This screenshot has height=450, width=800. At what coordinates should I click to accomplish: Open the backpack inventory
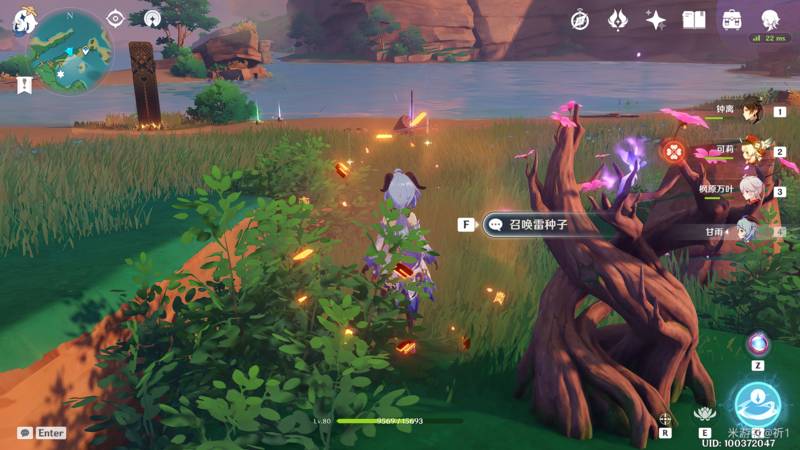click(732, 19)
